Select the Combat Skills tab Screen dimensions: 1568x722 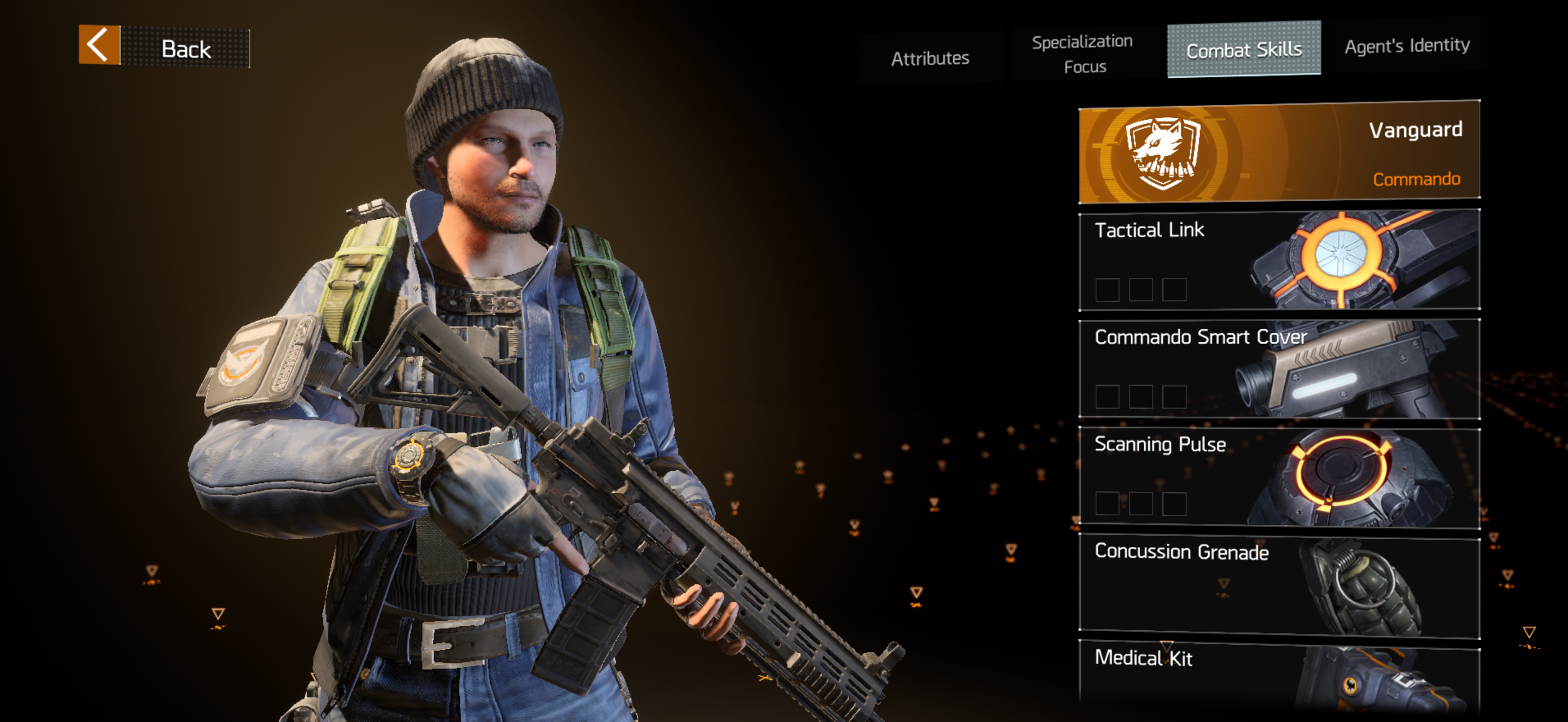[1243, 49]
